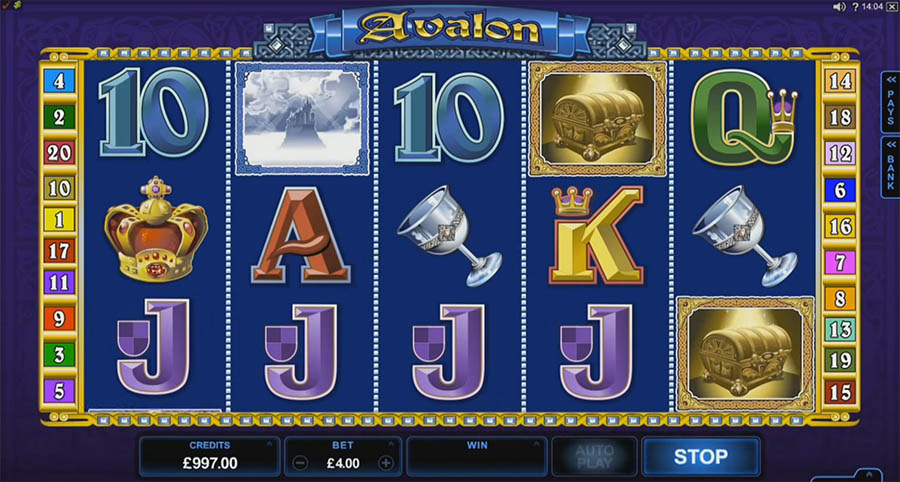Activate payline number 5

[58, 390]
